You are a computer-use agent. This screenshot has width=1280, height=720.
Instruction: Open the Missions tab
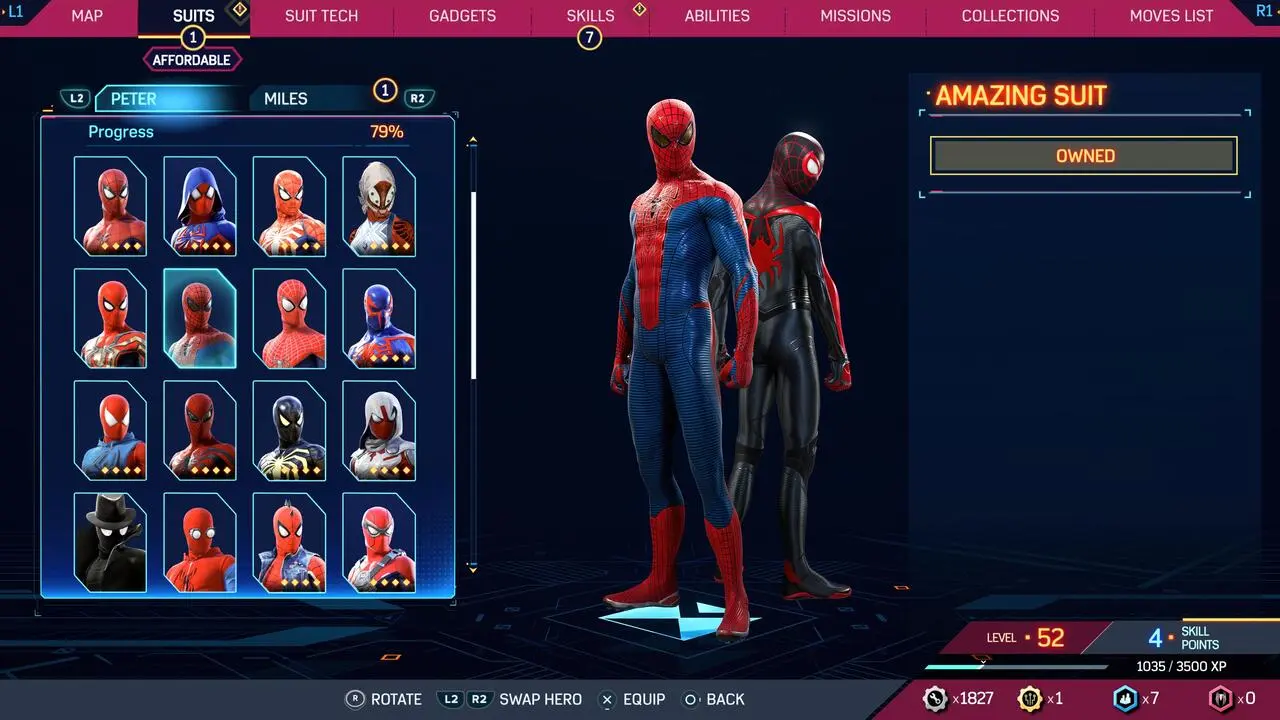(855, 16)
